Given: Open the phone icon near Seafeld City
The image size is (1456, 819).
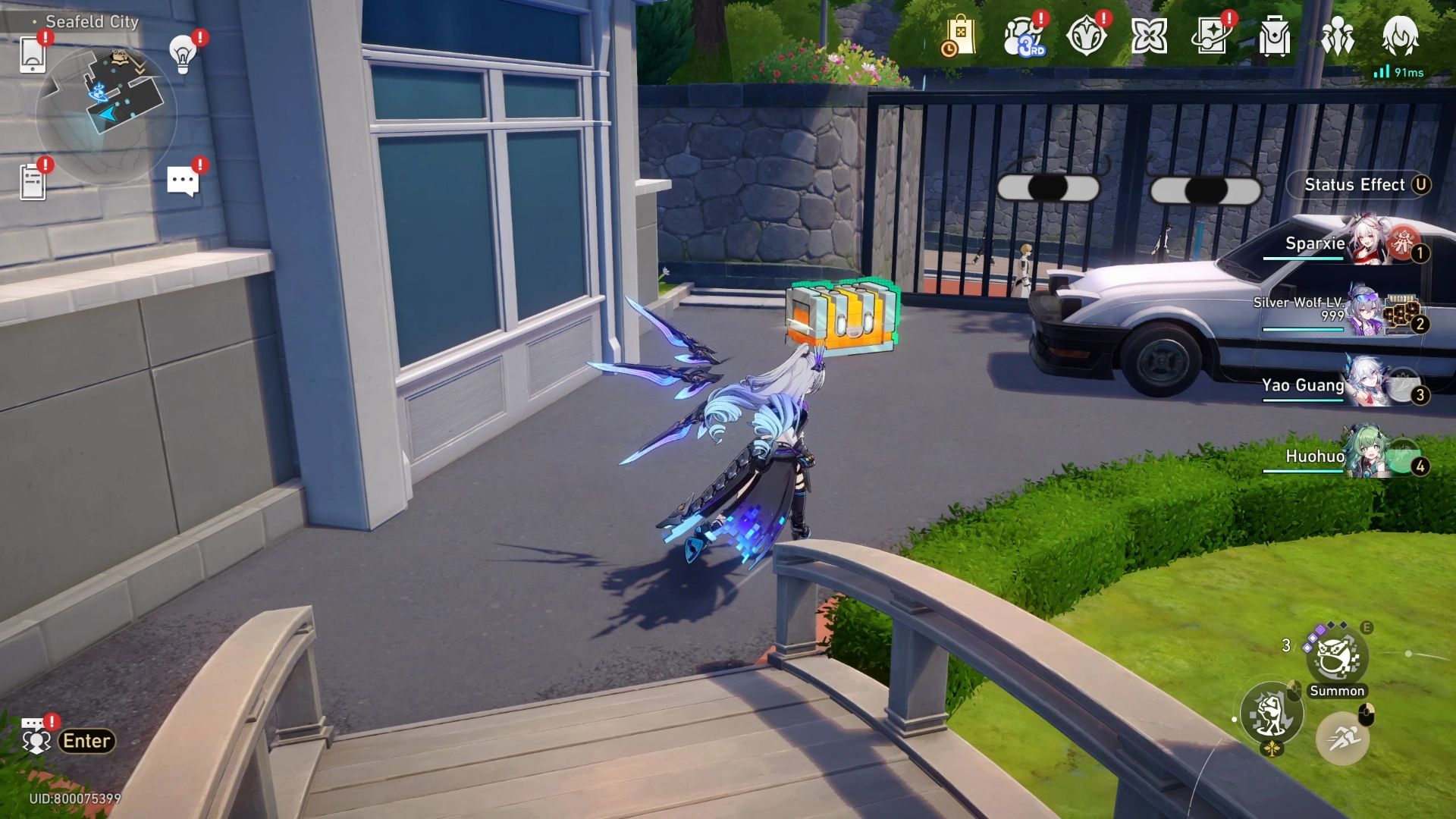Looking at the screenshot, I should [33, 55].
